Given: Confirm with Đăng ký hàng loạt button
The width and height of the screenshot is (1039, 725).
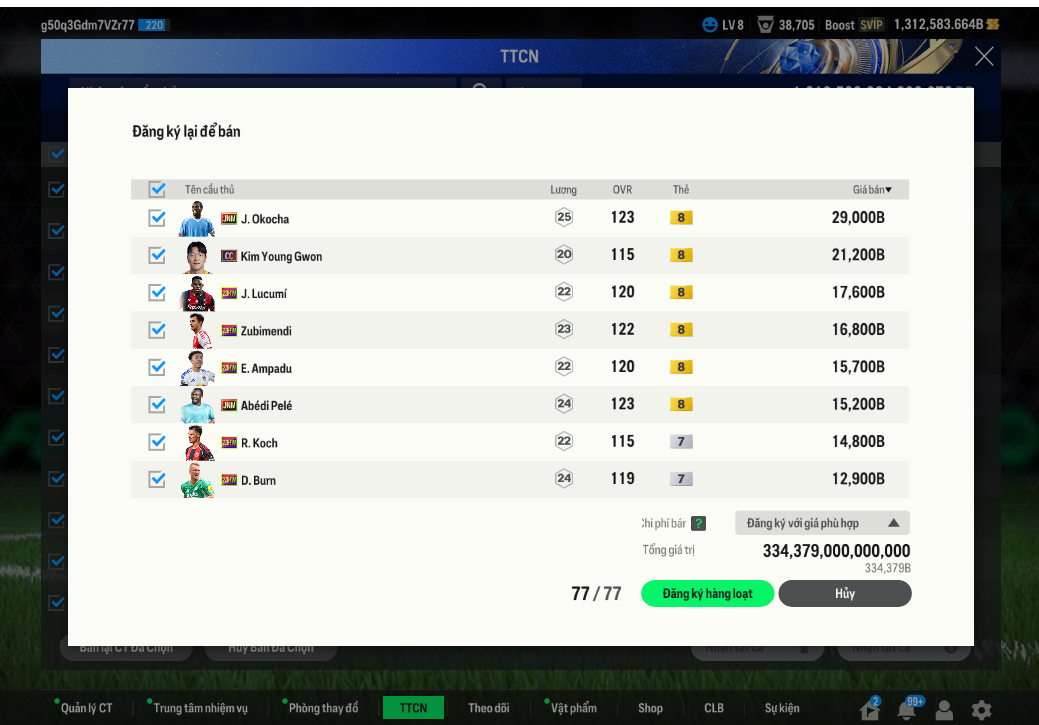Looking at the screenshot, I should tap(707, 594).
